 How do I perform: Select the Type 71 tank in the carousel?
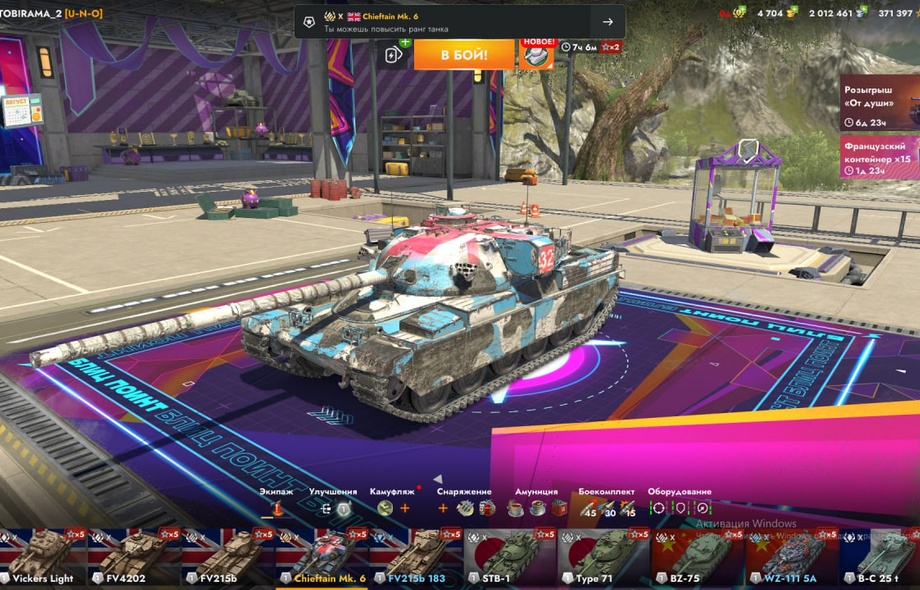[604, 558]
